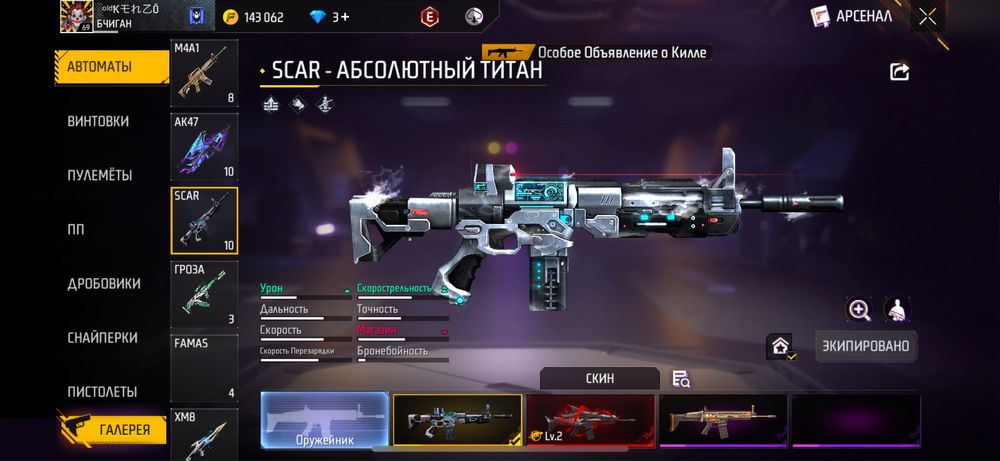Close the Arsenal screen
The height and width of the screenshot is (461, 1000).
tap(928, 16)
